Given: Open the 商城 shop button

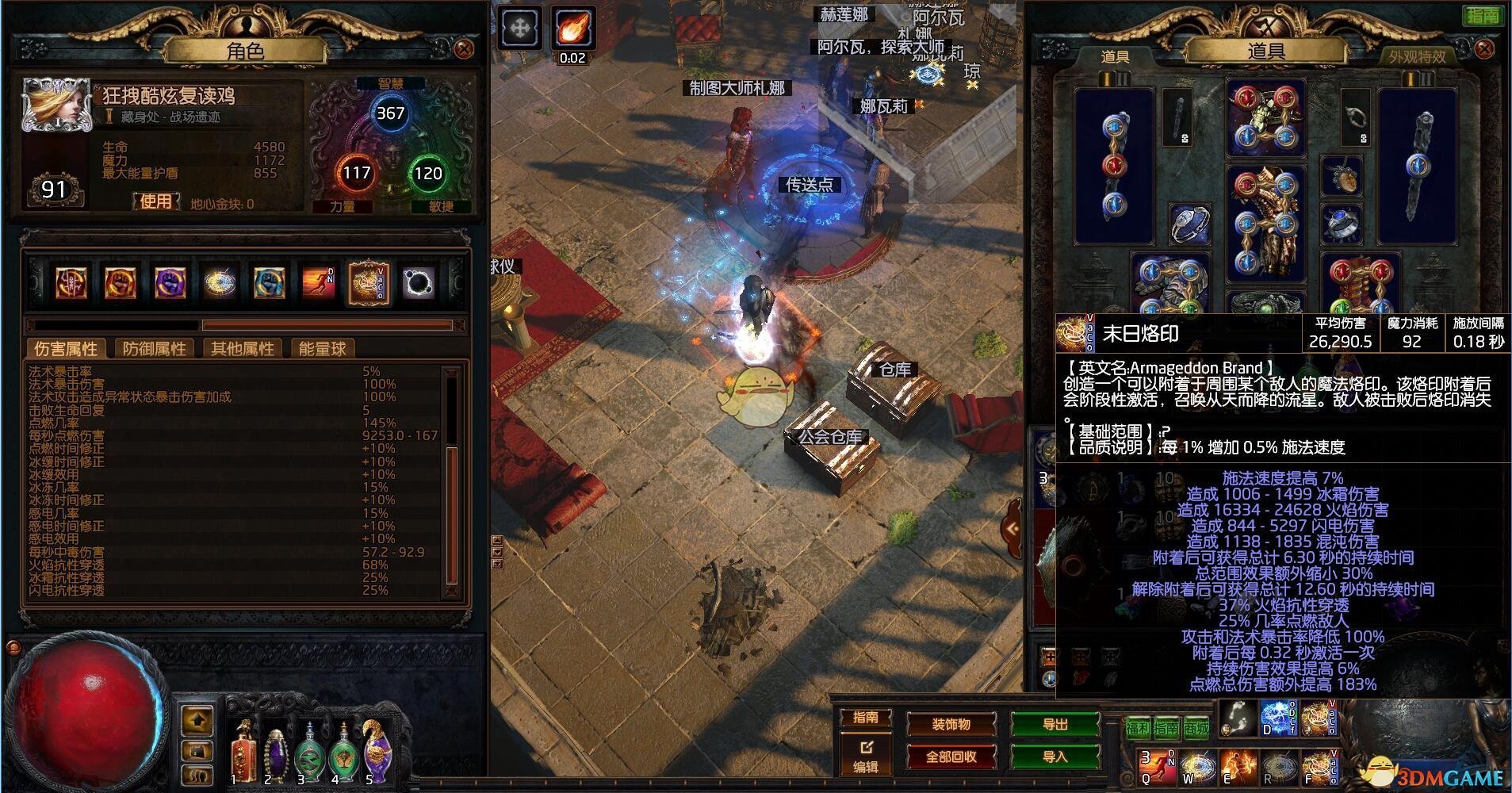Looking at the screenshot, I should [x=1196, y=728].
